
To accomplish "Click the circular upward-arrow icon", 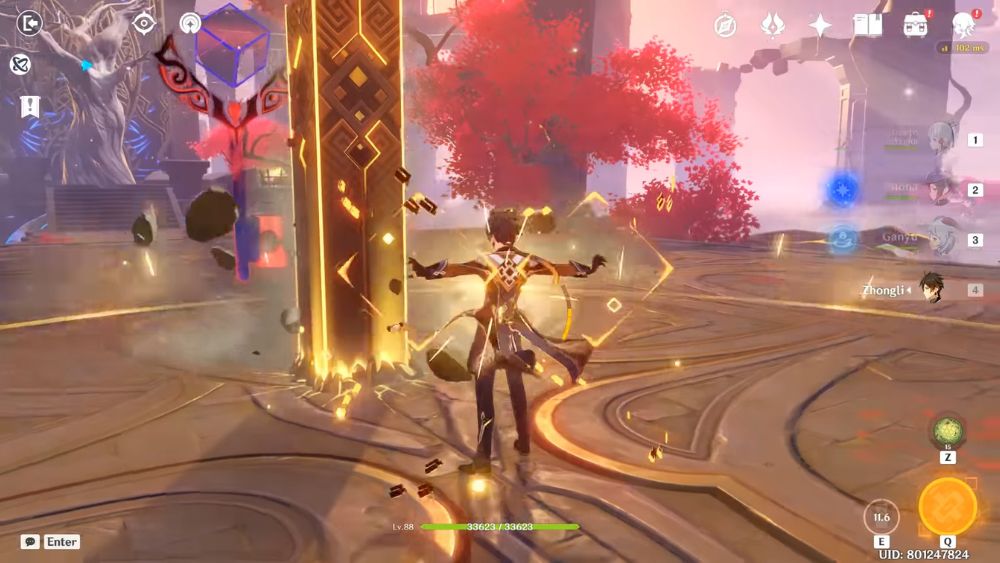I will click(190, 23).
